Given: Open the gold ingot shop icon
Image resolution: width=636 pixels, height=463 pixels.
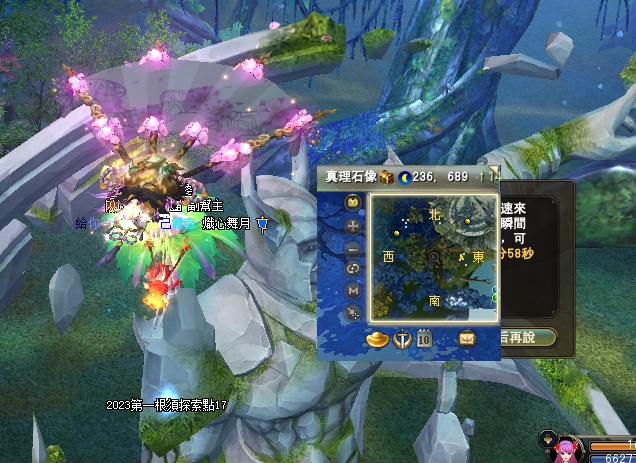Looking at the screenshot, I should pos(377,339).
